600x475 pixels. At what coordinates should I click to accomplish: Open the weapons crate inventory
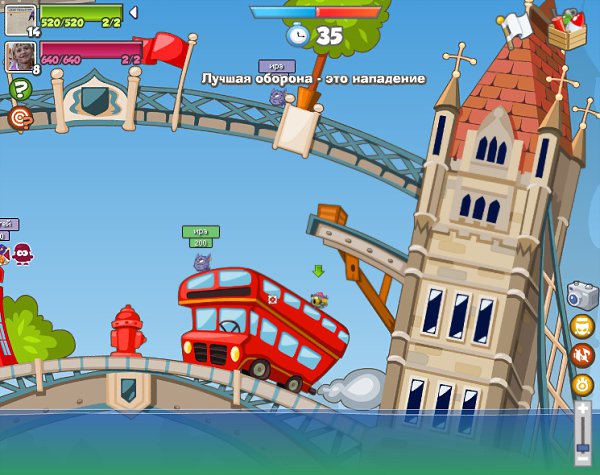click(566, 28)
